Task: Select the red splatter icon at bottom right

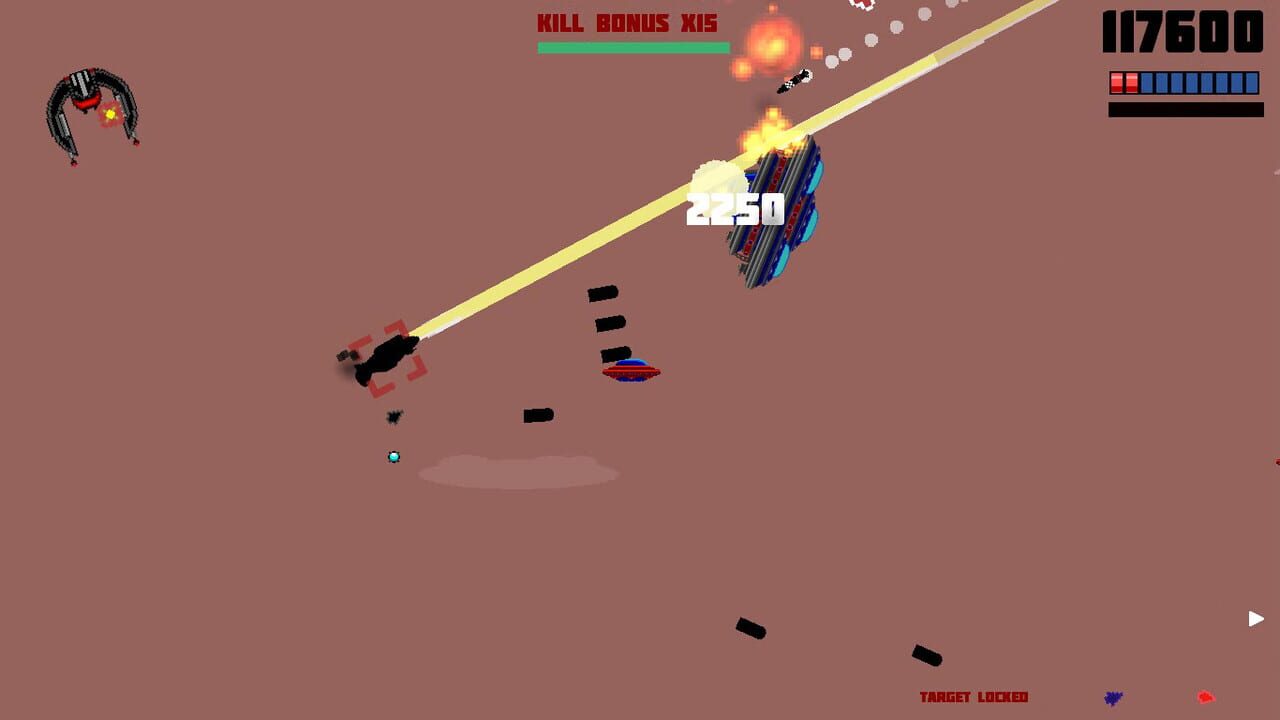Action: pos(1205,695)
